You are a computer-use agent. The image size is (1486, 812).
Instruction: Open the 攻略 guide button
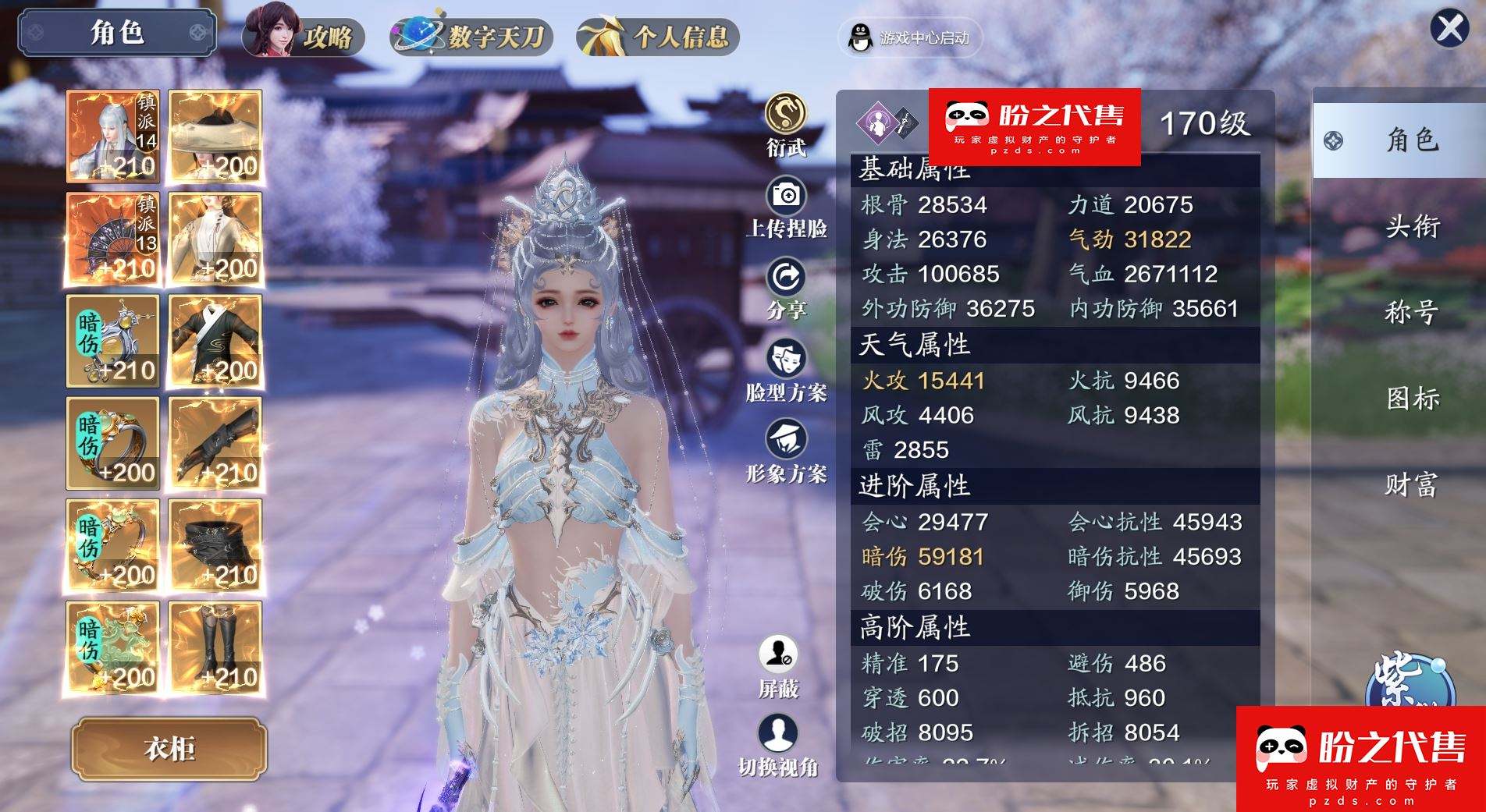tap(304, 34)
